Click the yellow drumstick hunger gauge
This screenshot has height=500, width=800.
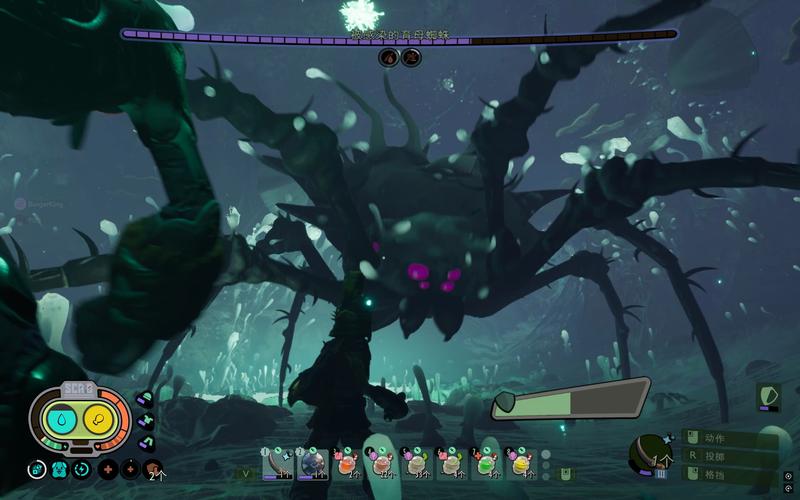[x=98, y=421]
